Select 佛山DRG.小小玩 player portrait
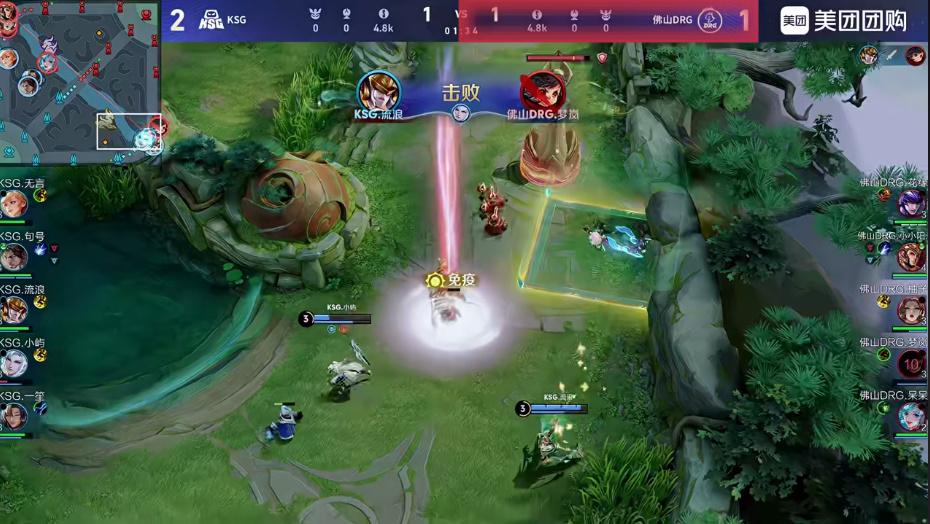 point(911,257)
